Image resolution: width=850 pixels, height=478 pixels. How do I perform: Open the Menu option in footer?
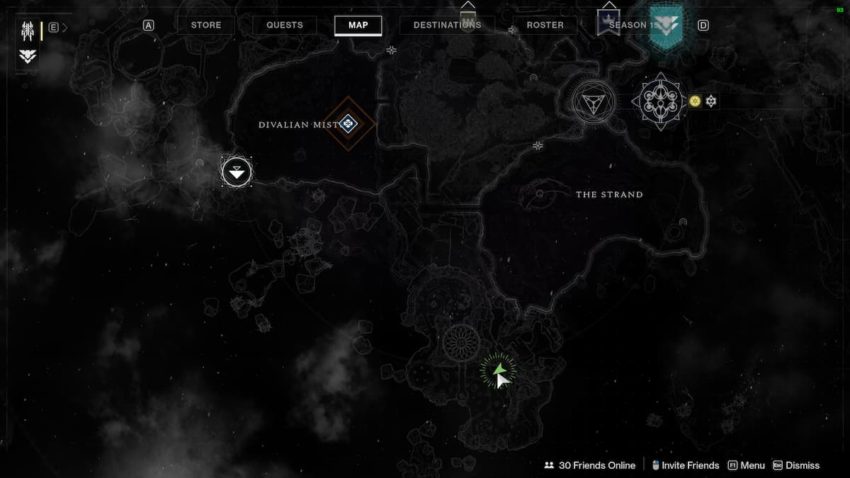746,465
